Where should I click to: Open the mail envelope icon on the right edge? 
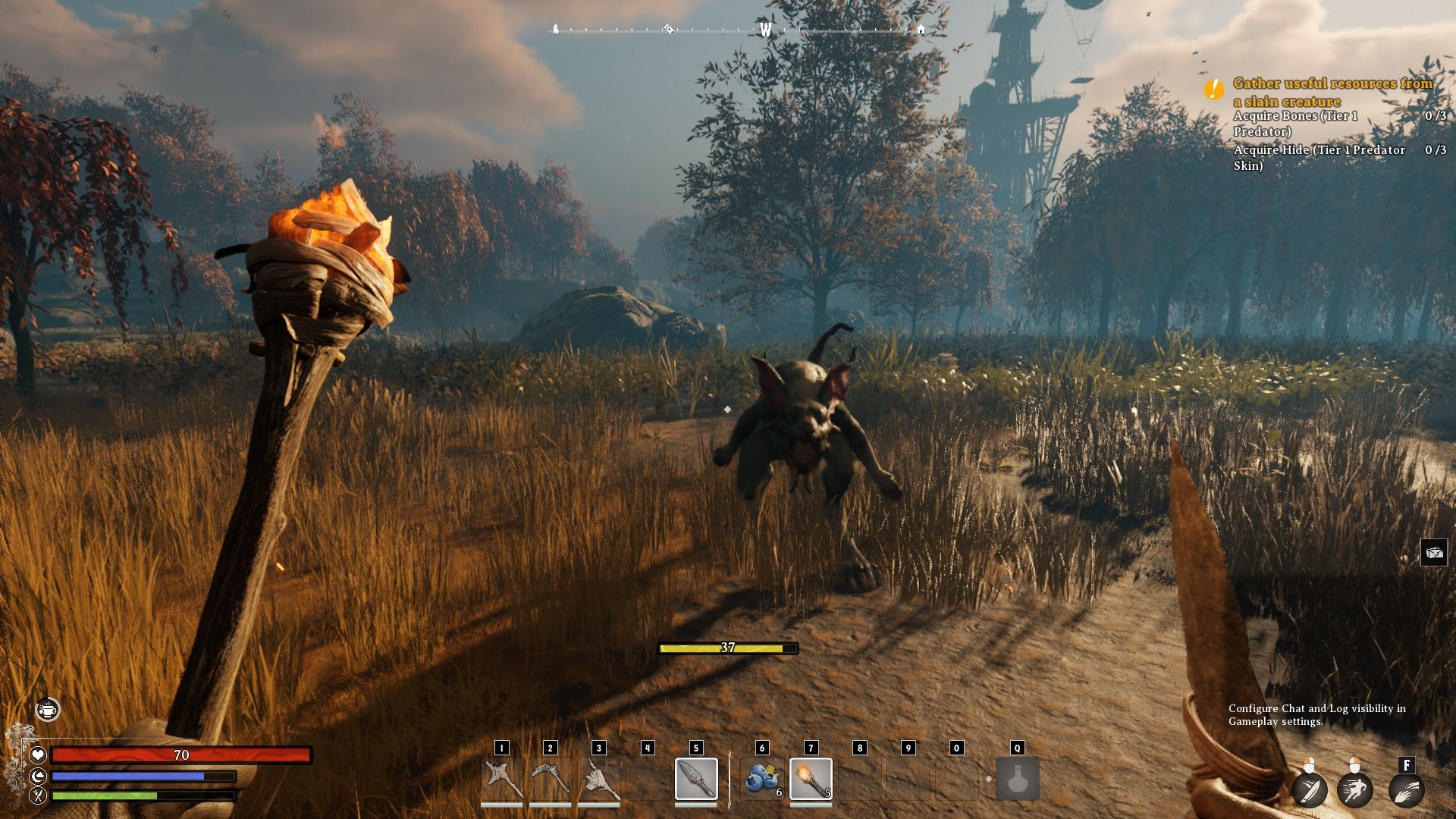click(x=1434, y=553)
